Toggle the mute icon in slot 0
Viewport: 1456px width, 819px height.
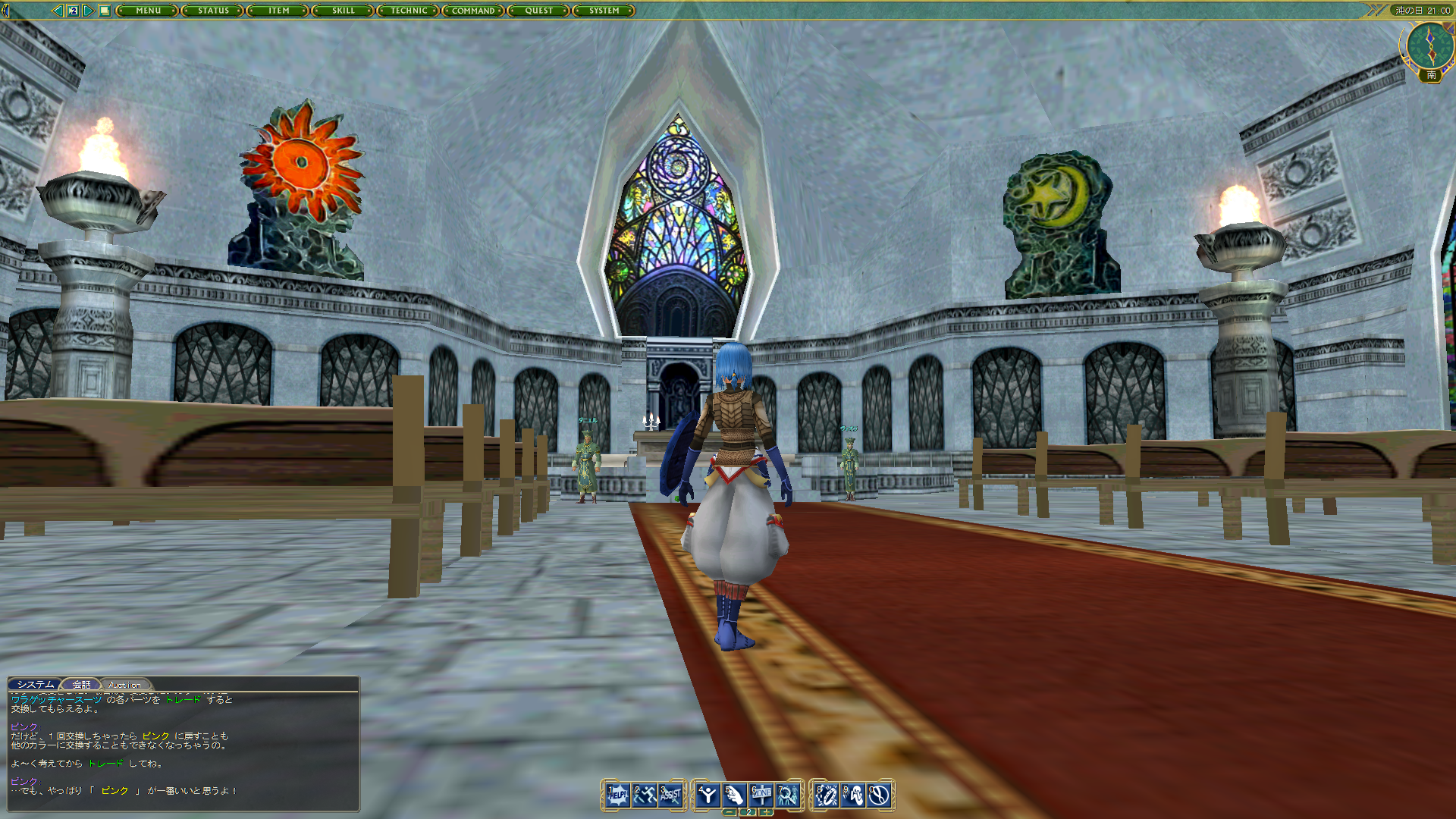pos(879,793)
